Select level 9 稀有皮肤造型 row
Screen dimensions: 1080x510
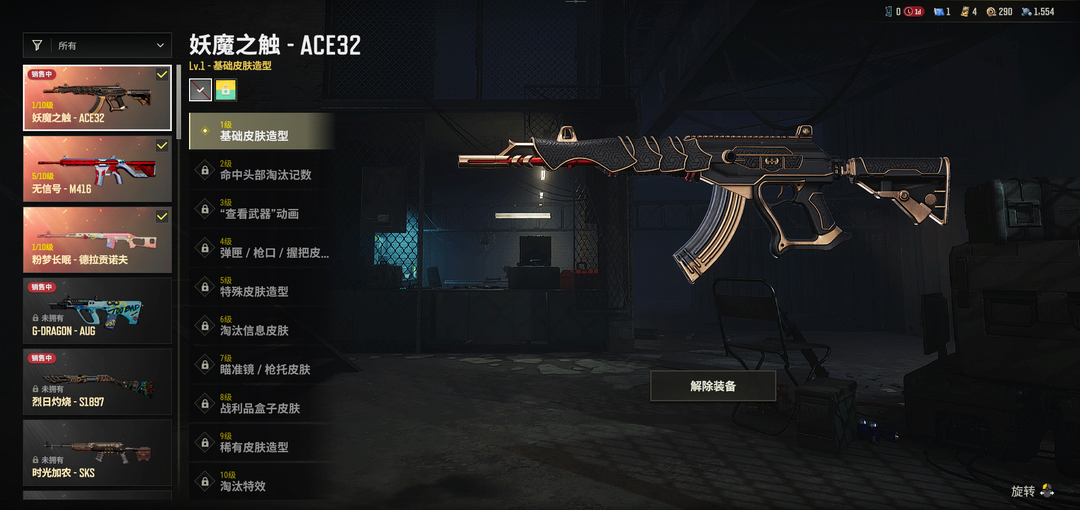[x=261, y=443]
